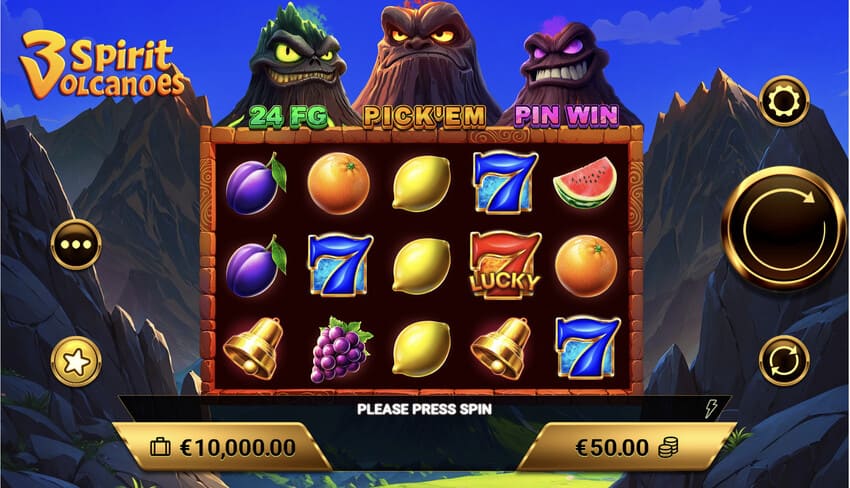
Task: Spin the reels with the large gold button
Action: [783, 228]
